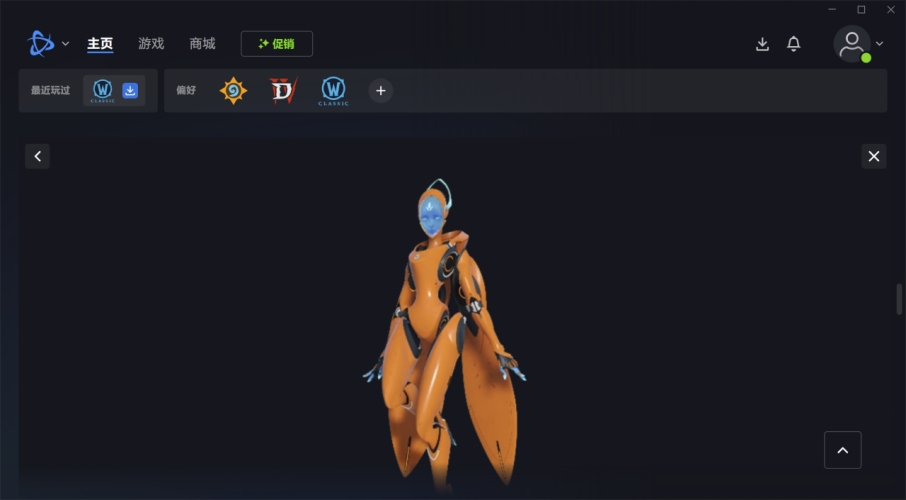The image size is (906, 500).
Task: Open the 游戏 tab
Action: coord(151,44)
